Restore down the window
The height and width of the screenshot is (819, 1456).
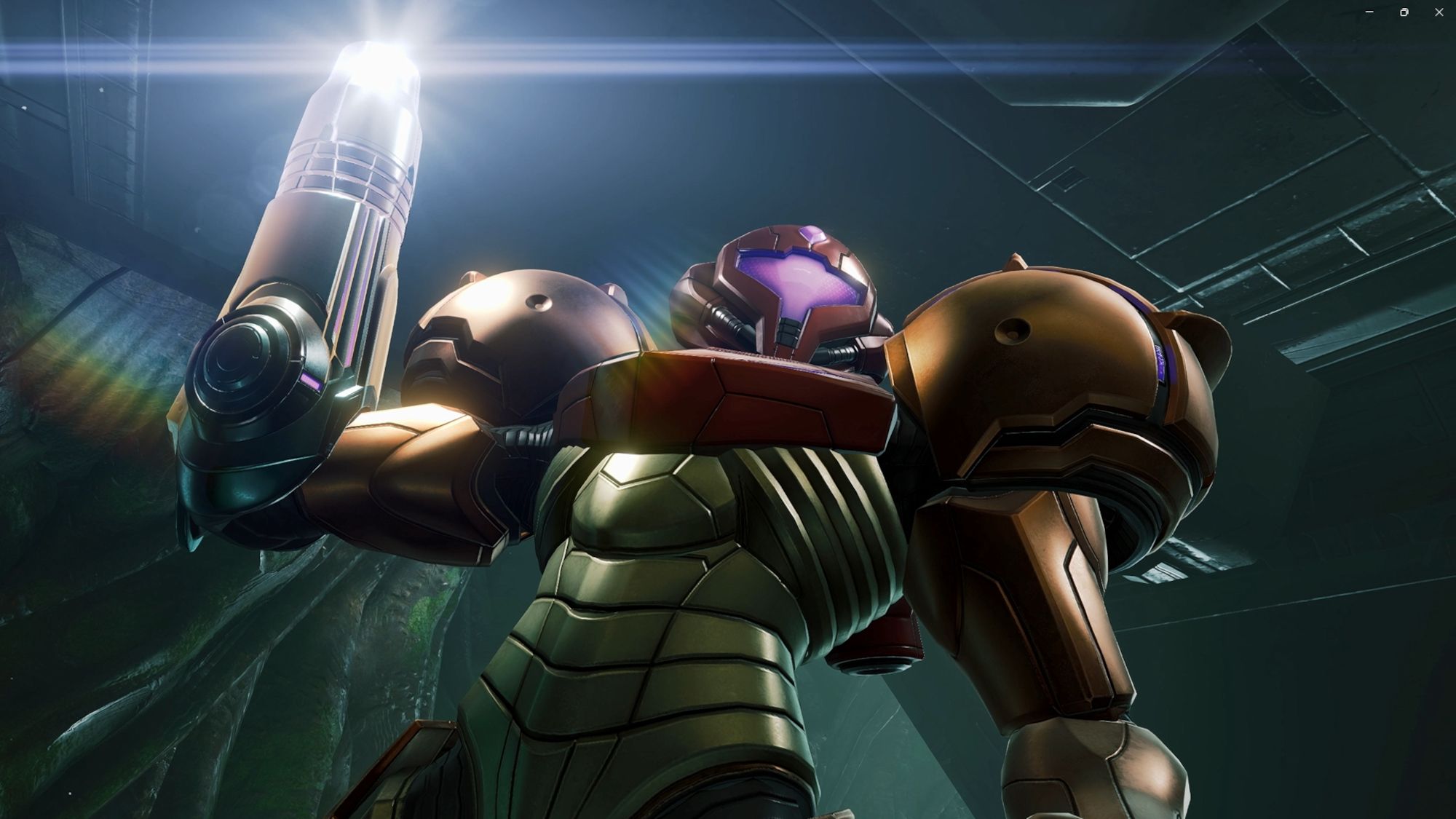(x=1404, y=12)
